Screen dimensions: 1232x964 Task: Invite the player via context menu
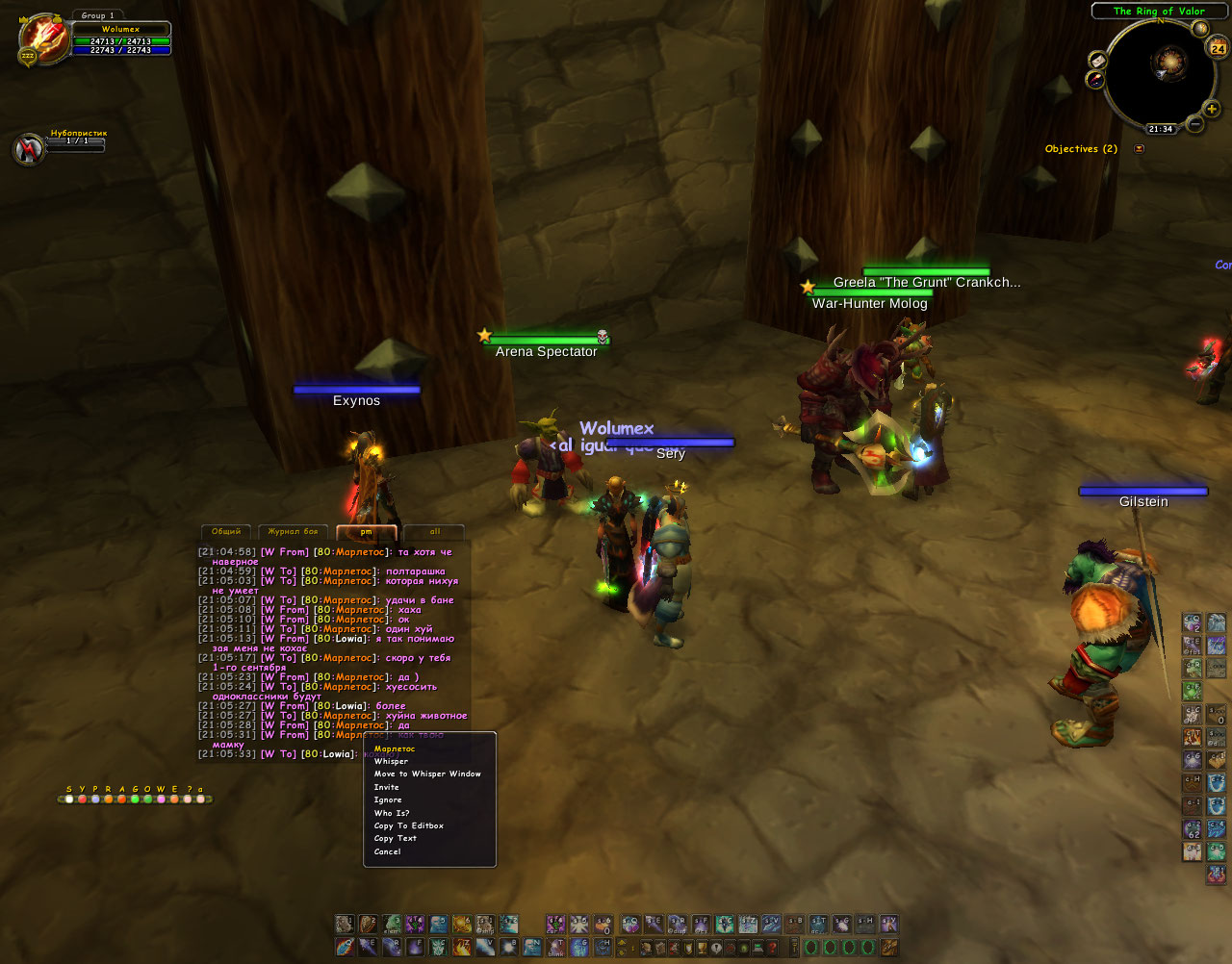pyautogui.click(x=386, y=787)
